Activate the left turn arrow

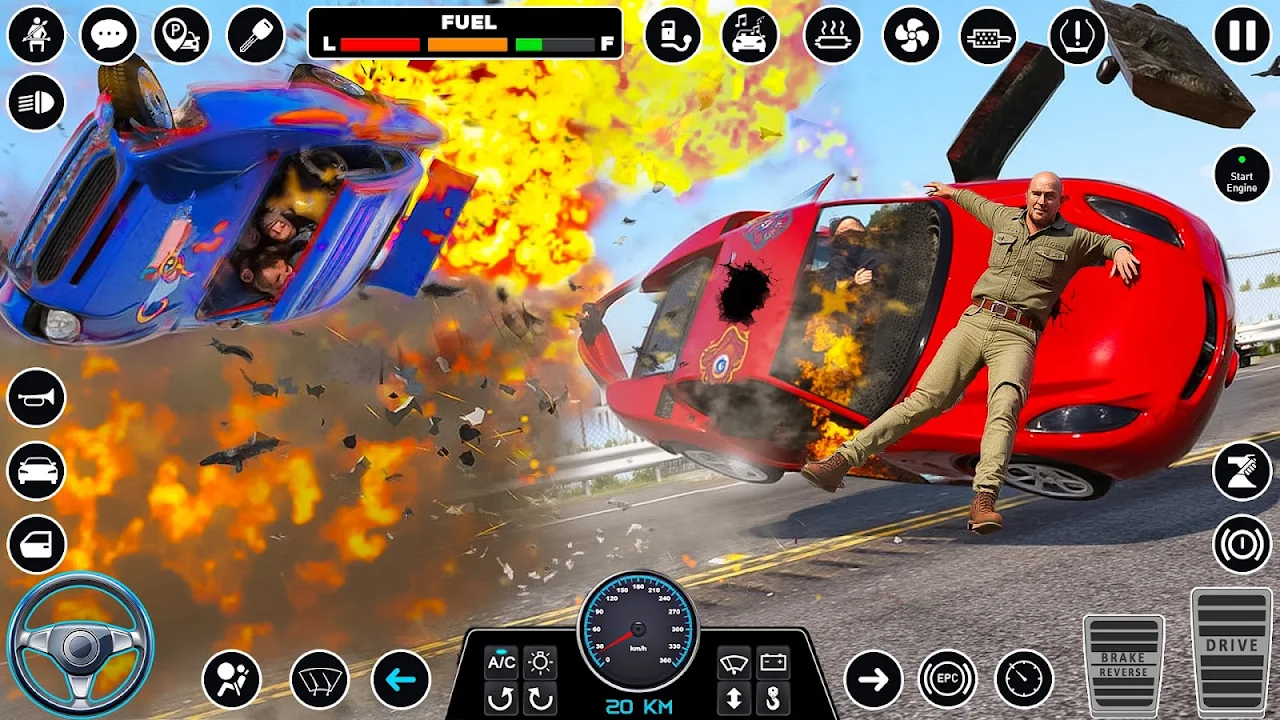(x=401, y=680)
